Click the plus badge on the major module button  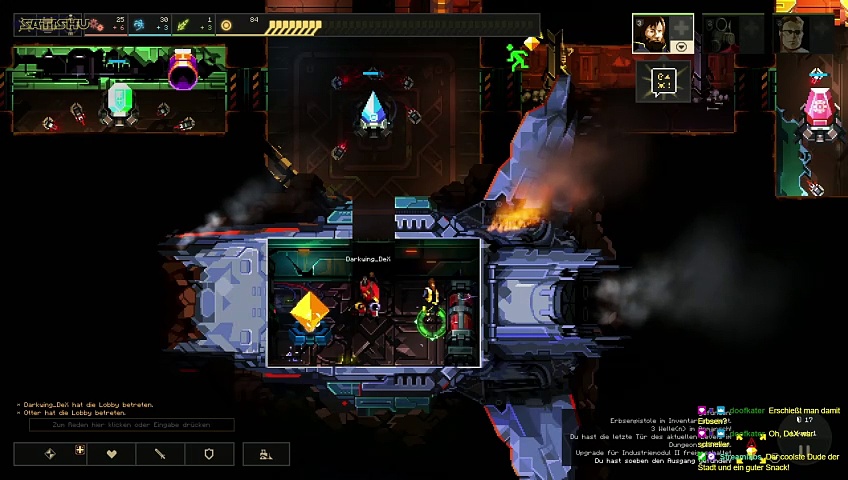tap(80, 450)
